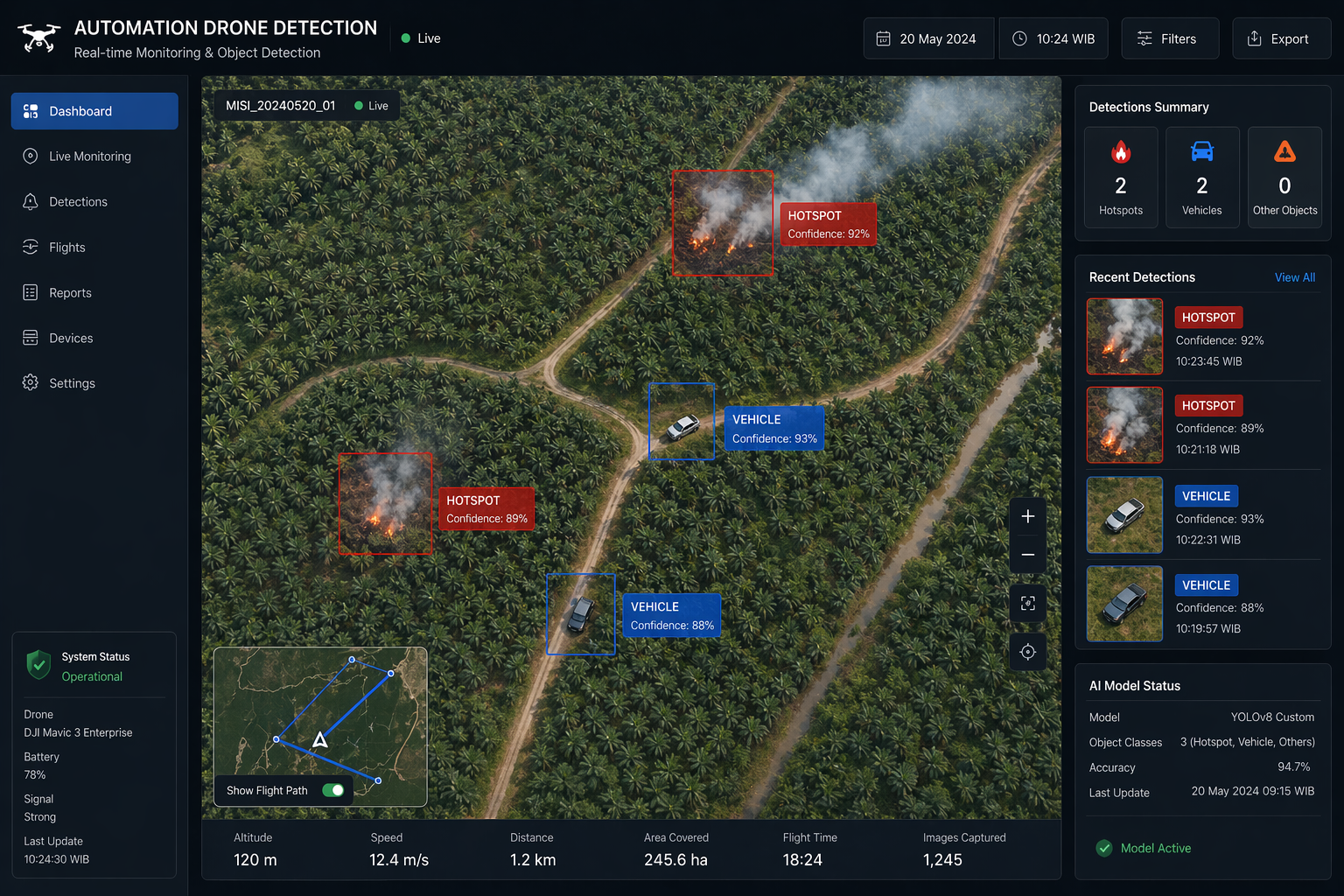Zoom out on the map
The image size is (1344, 896).
[x=1027, y=555]
